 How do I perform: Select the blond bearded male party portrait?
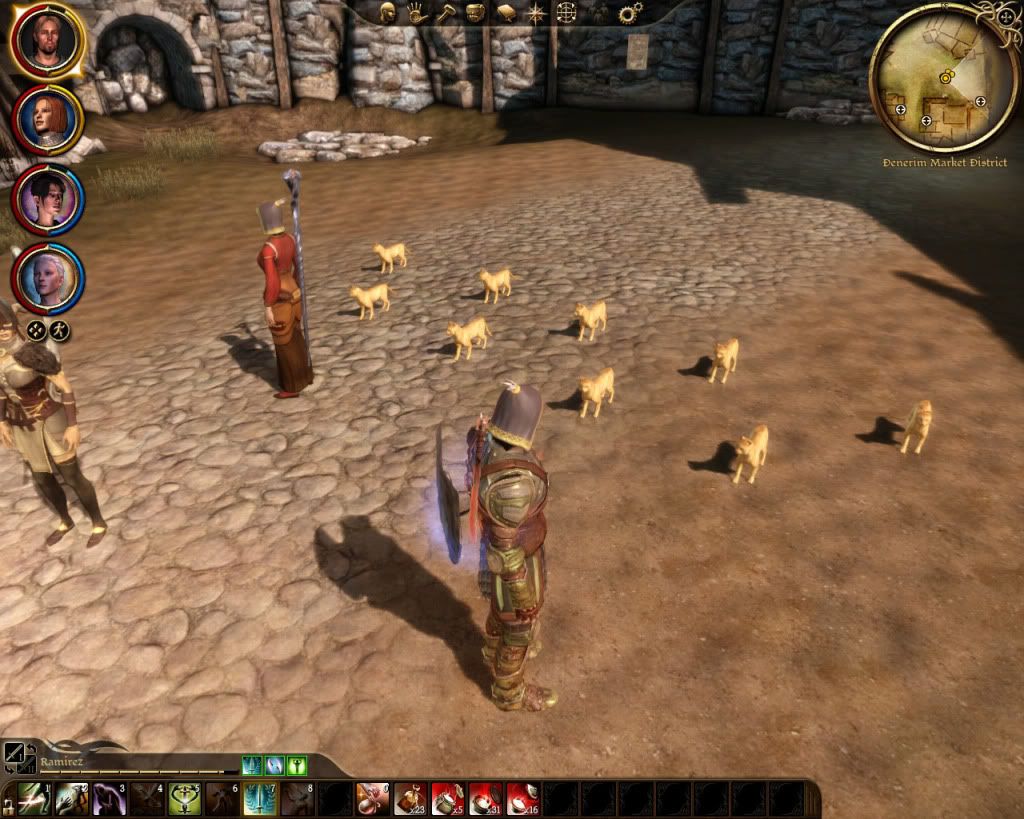tap(47, 40)
